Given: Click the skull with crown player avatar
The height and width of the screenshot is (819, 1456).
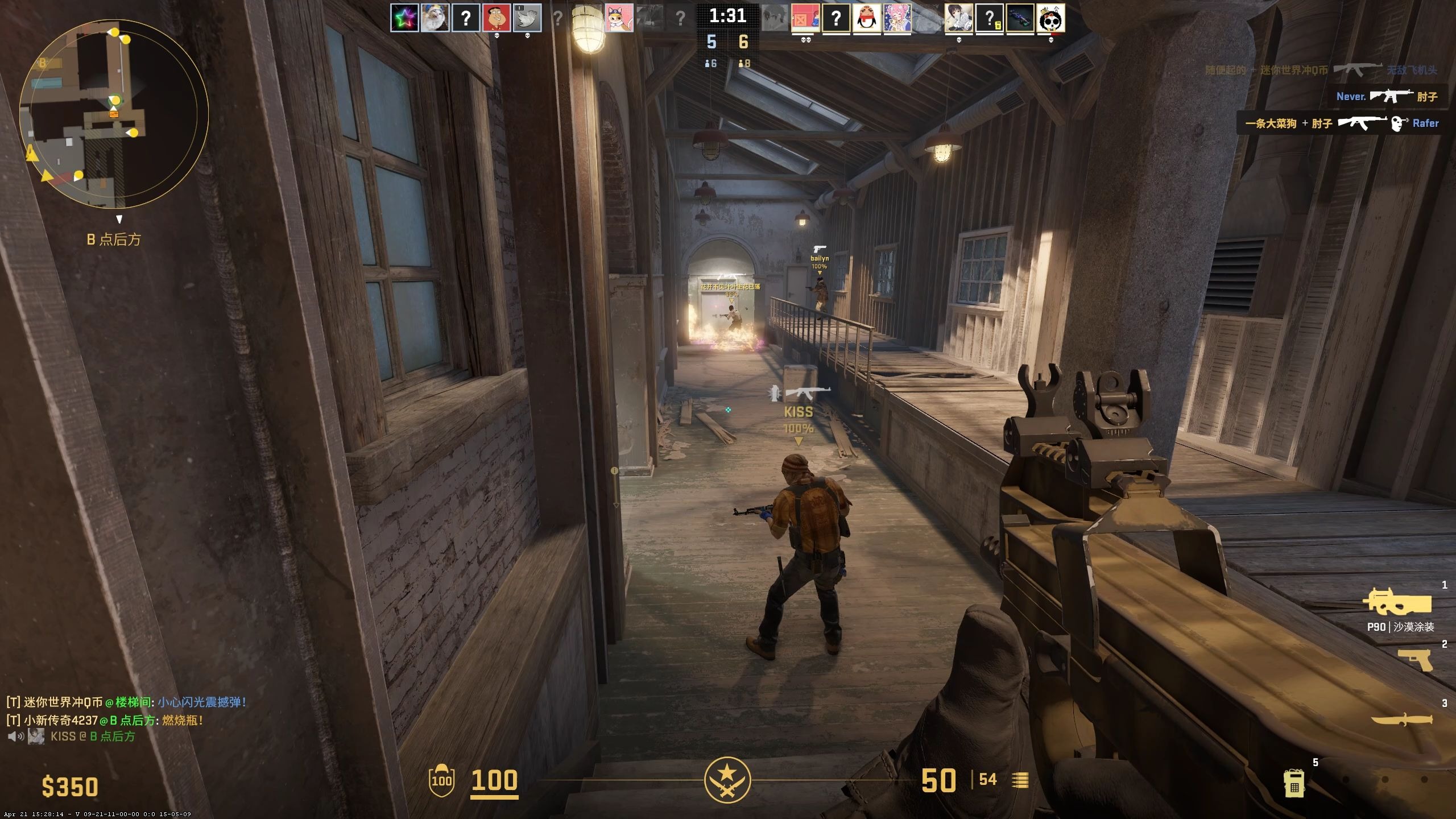Looking at the screenshot, I should 1050,19.
